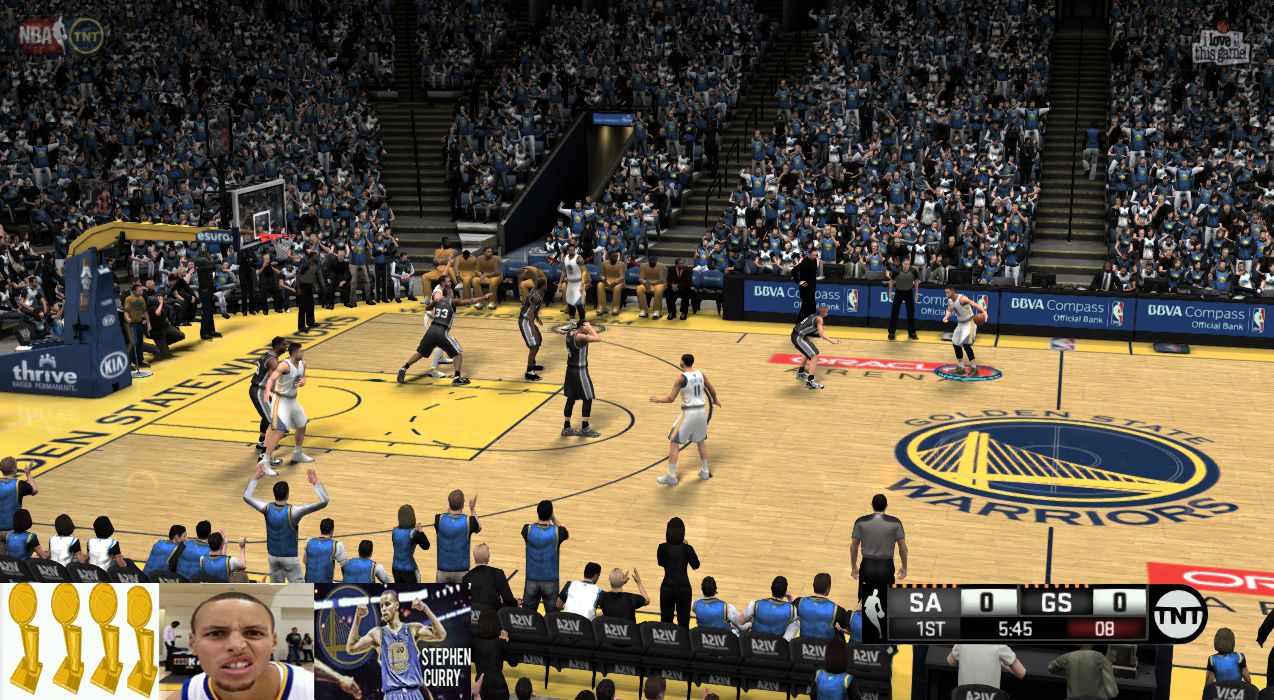Screen dimensions: 1274x700
Task: Click the NBA on TNT watermark
Action: tap(60, 35)
